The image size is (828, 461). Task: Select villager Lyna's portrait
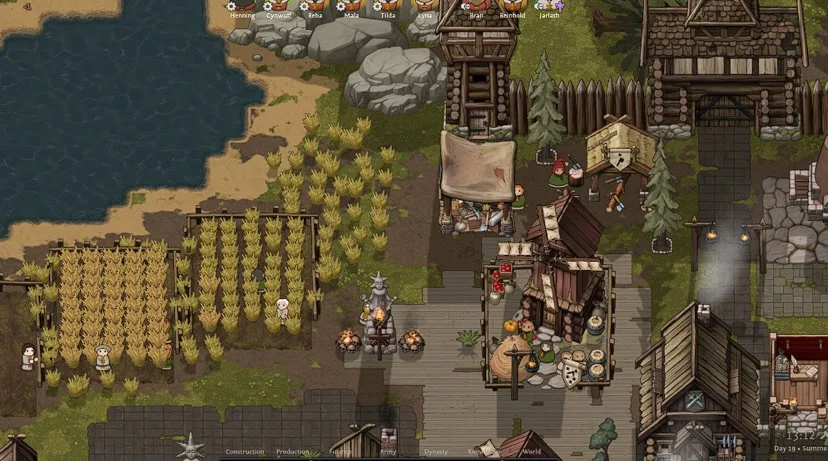(426, 6)
